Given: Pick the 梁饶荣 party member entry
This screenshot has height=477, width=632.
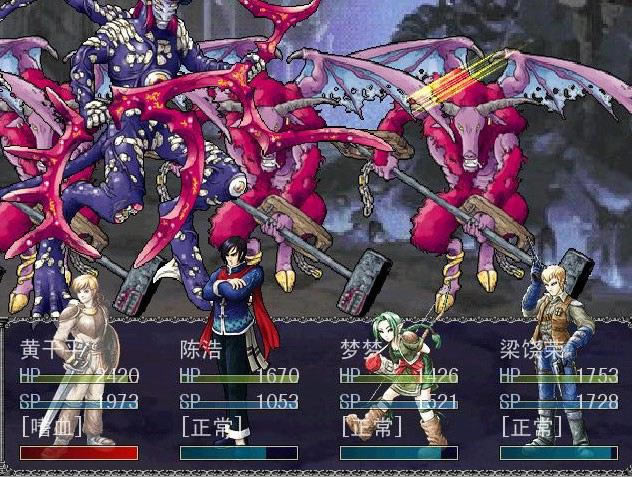Looking at the screenshot, I should click(x=529, y=350).
